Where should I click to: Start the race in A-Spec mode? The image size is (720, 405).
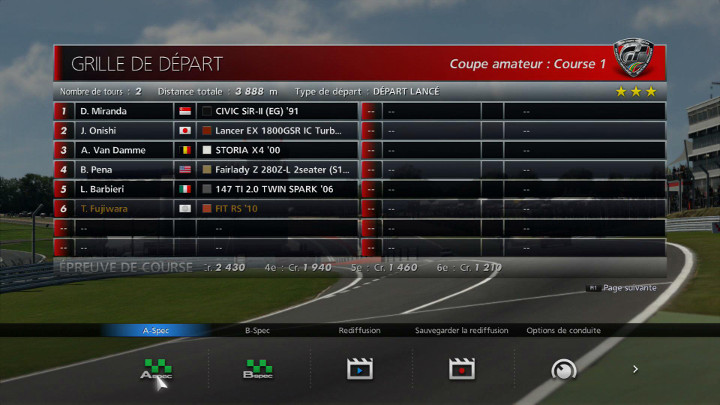click(x=156, y=369)
